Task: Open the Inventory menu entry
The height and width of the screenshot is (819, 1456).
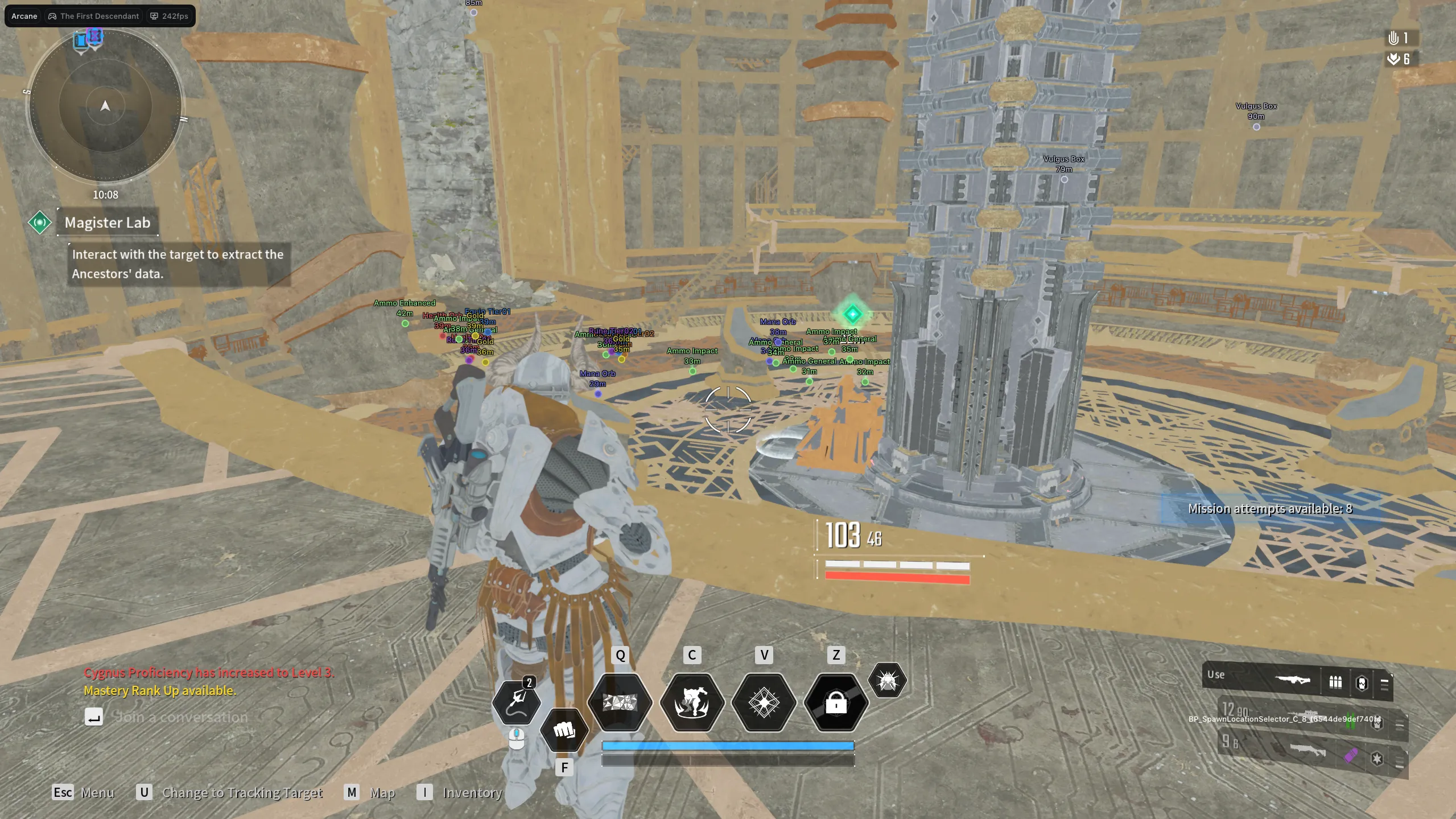Action: [x=472, y=792]
